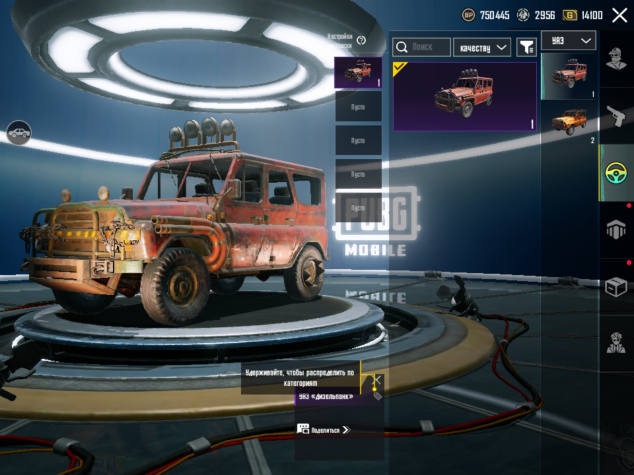Image resolution: width=634 pixels, height=475 pixels.
Task: Open the bottom character figure tab
Action: [x=616, y=343]
